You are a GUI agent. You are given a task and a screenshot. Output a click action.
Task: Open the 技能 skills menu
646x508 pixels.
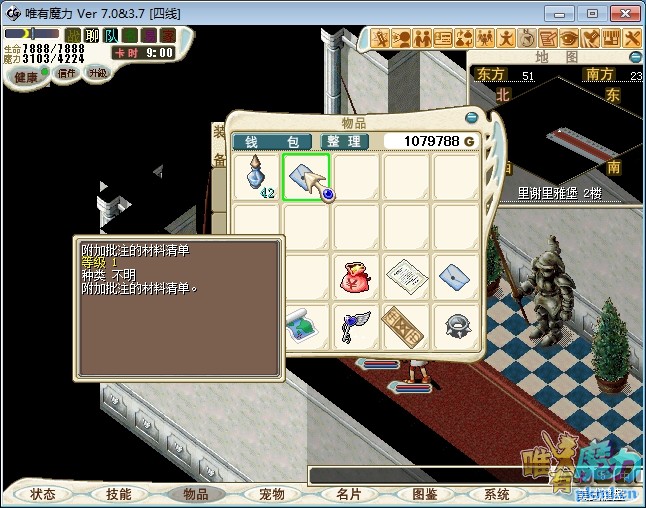tap(119, 494)
